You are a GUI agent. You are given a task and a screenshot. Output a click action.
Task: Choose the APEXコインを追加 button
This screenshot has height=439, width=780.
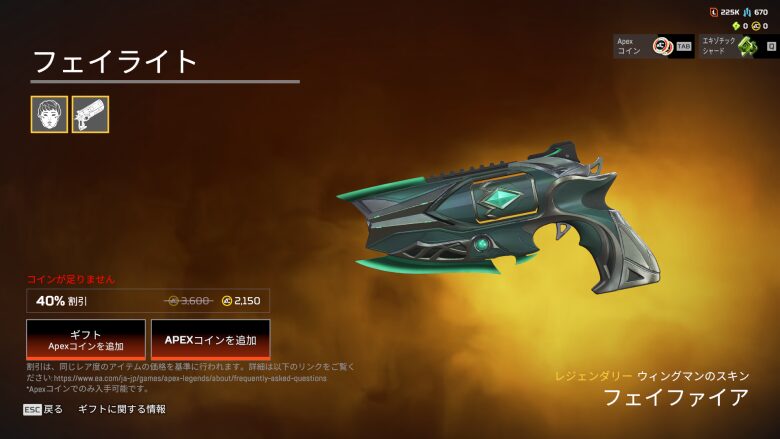210,340
